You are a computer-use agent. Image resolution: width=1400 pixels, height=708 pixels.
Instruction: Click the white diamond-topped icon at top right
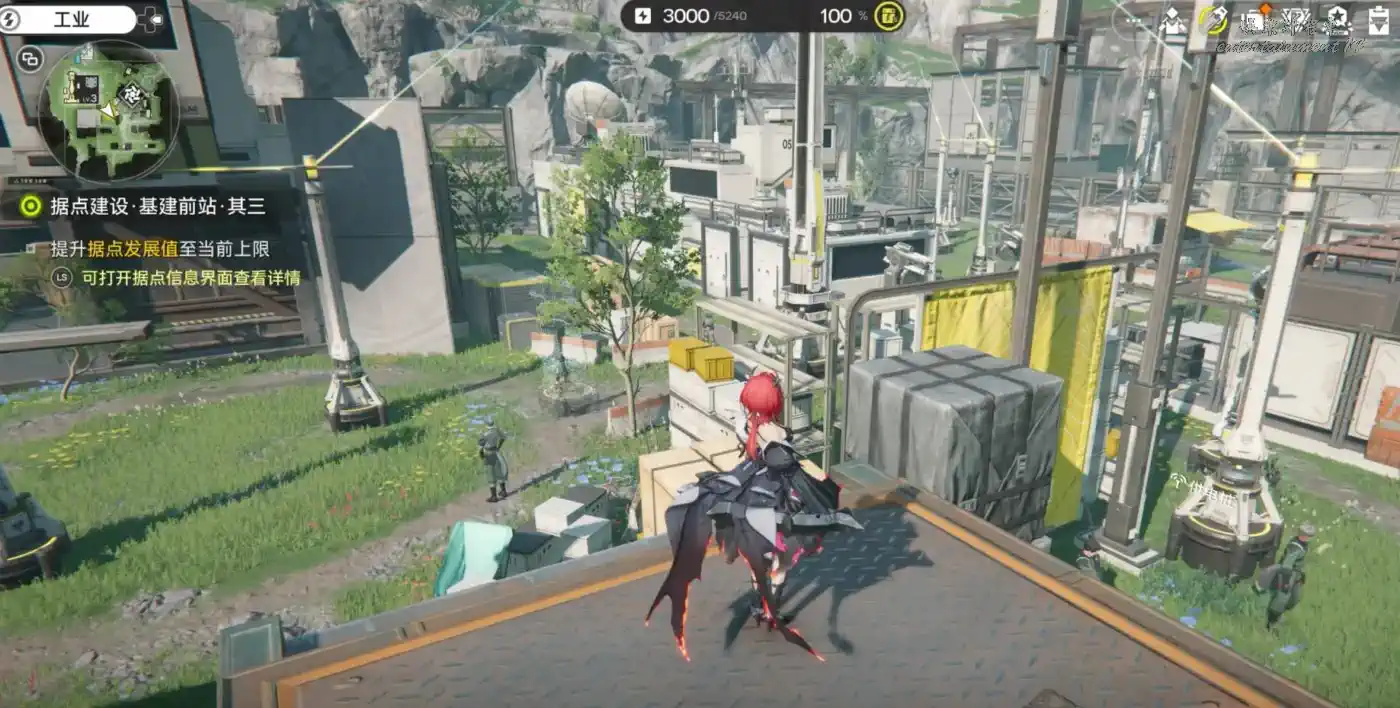[x=1172, y=20]
